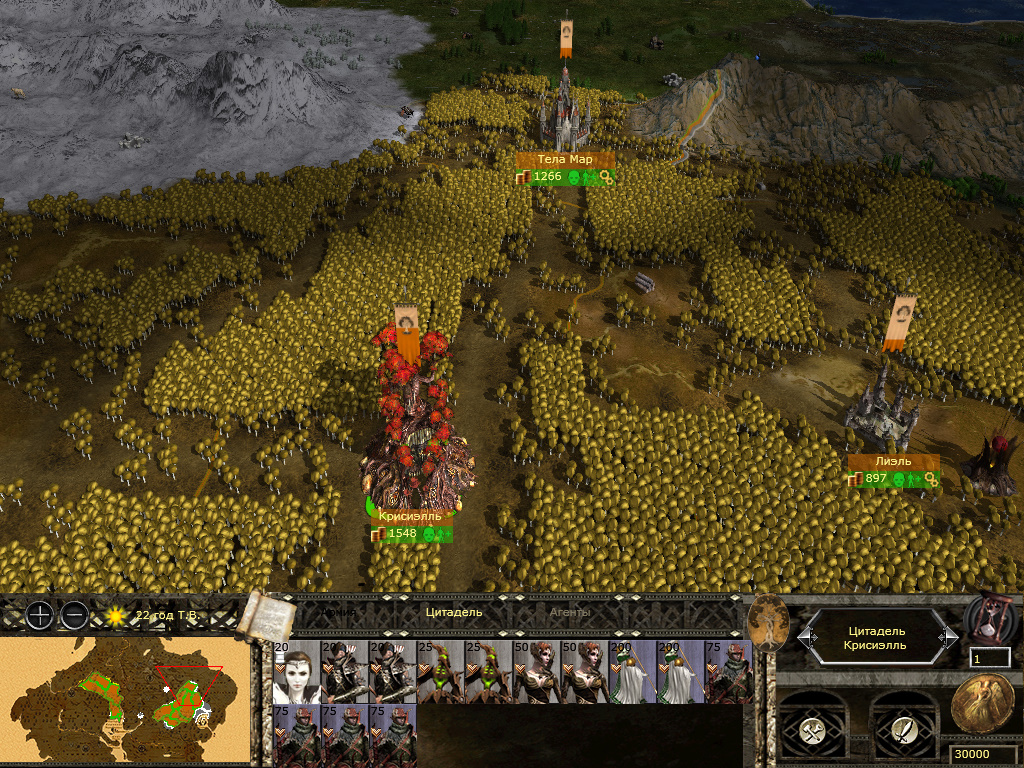
Task: Go to previous settlement with left arrow
Action: pyautogui.click(x=804, y=637)
